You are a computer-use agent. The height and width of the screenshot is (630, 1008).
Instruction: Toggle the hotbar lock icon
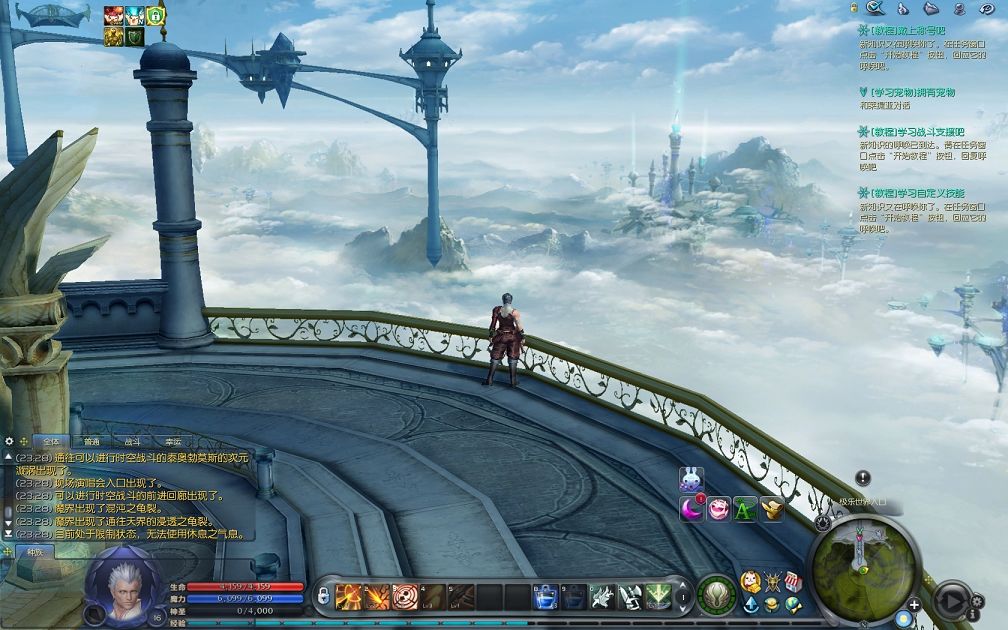pos(323,596)
